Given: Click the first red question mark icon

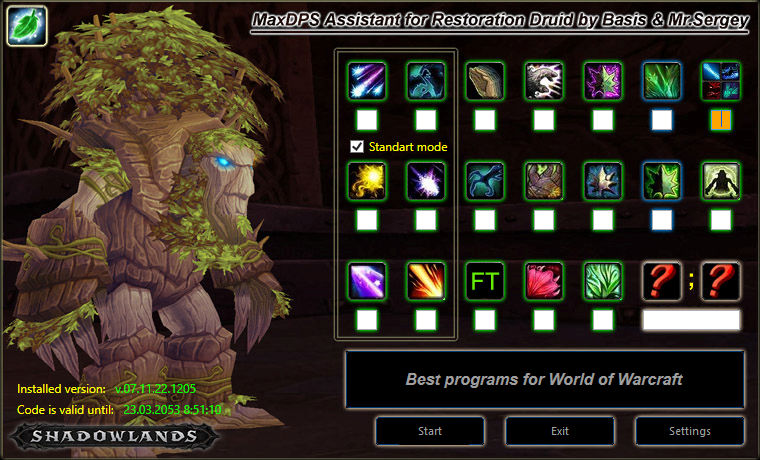Looking at the screenshot, I should [x=662, y=281].
